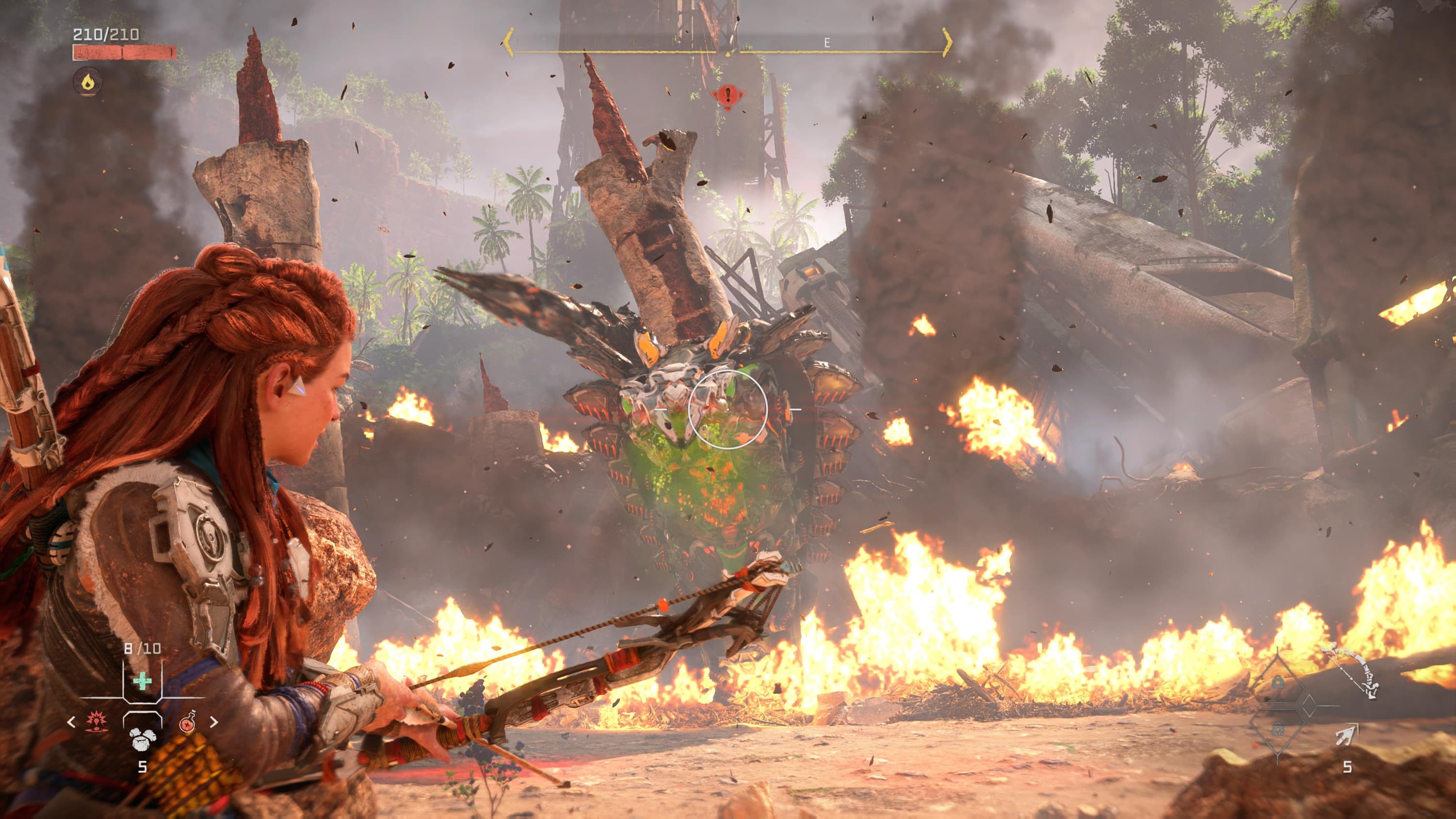Click the yellow fire status effect icon
The height and width of the screenshot is (819, 1456).
click(x=88, y=82)
